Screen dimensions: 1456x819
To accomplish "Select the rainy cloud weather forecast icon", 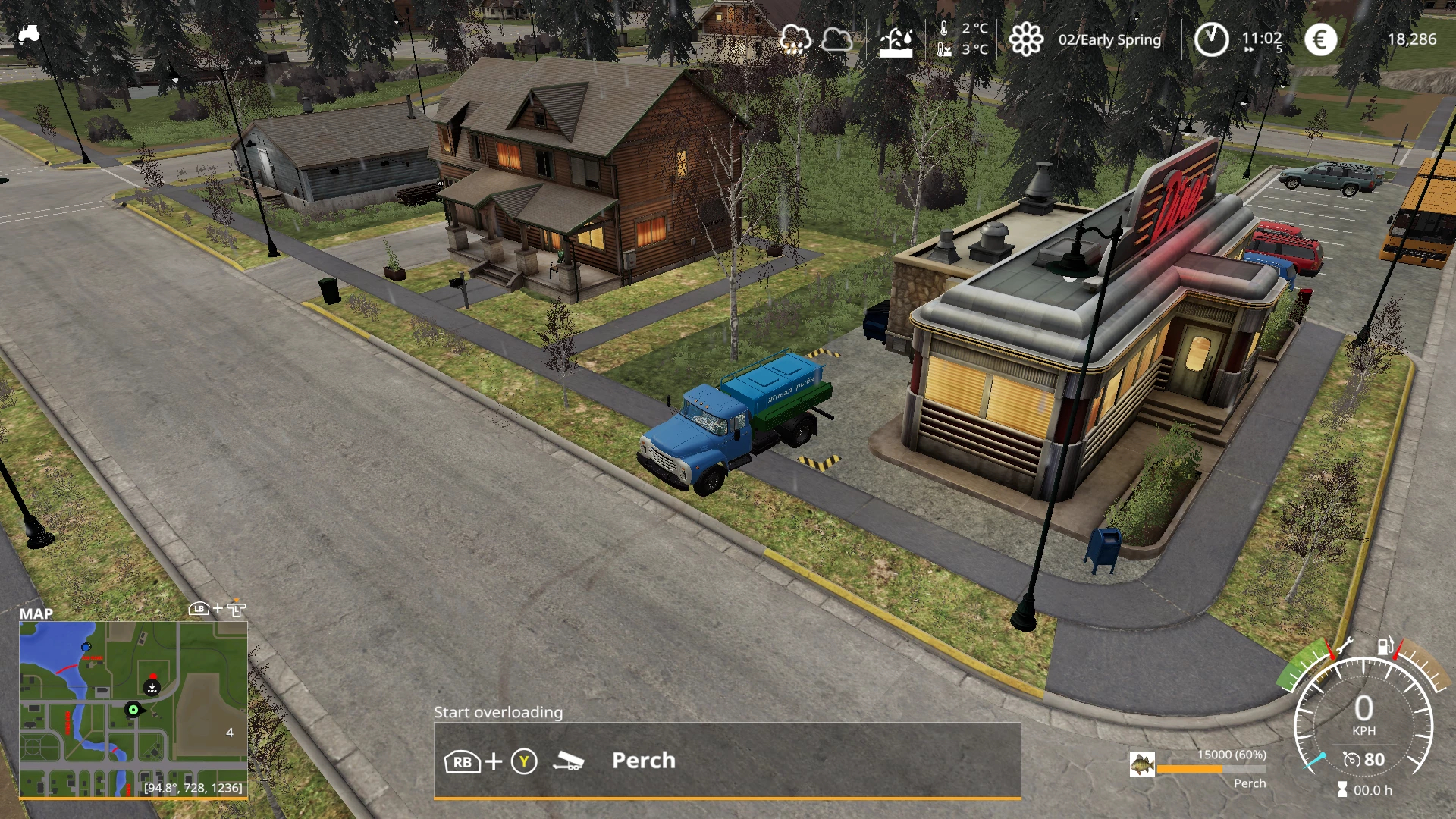I will click(795, 39).
